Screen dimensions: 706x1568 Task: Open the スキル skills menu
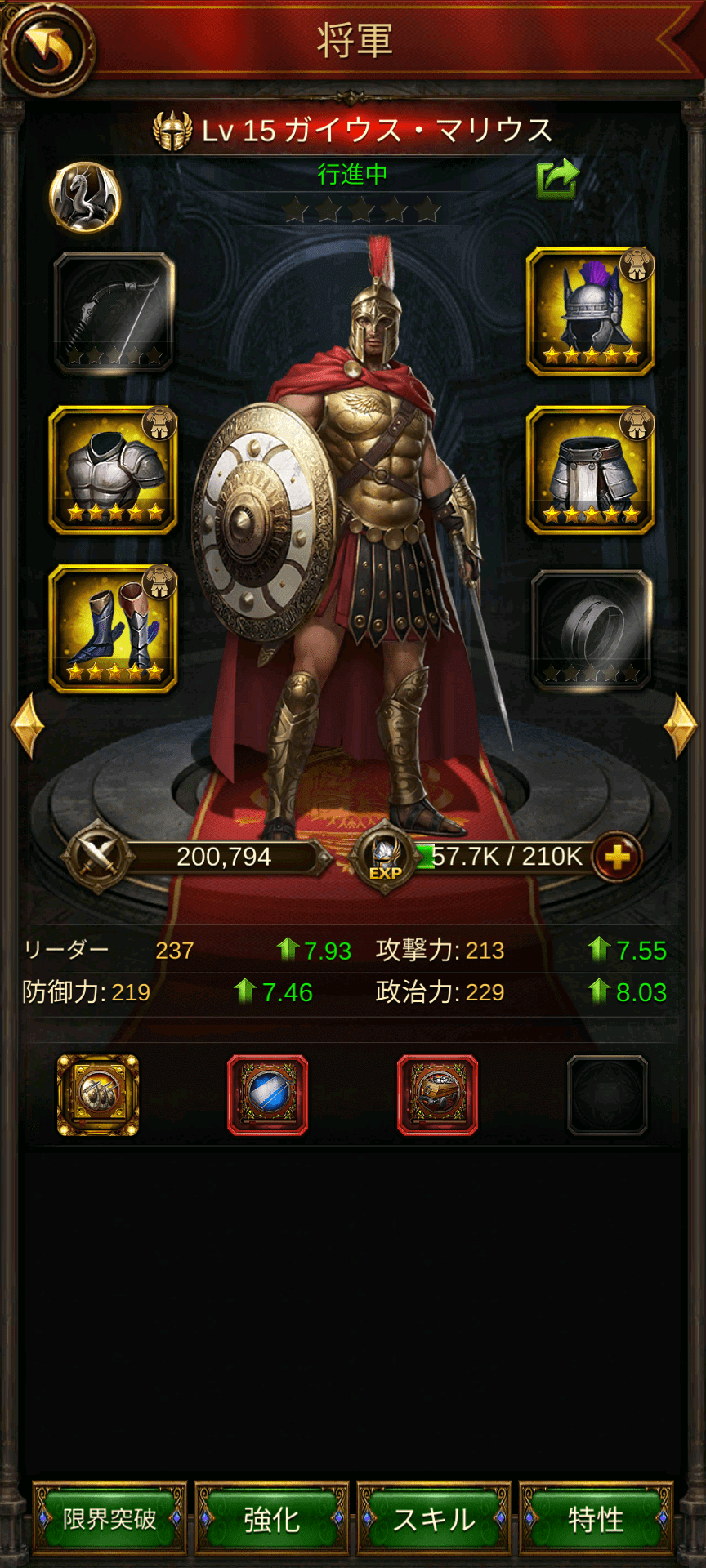pos(434,1519)
